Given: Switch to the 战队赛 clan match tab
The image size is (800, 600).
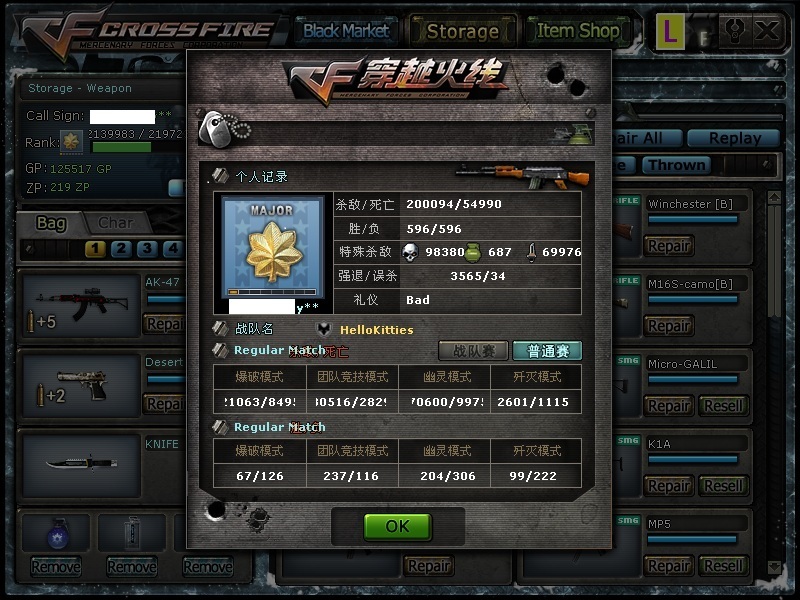Looking at the screenshot, I should point(473,351).
